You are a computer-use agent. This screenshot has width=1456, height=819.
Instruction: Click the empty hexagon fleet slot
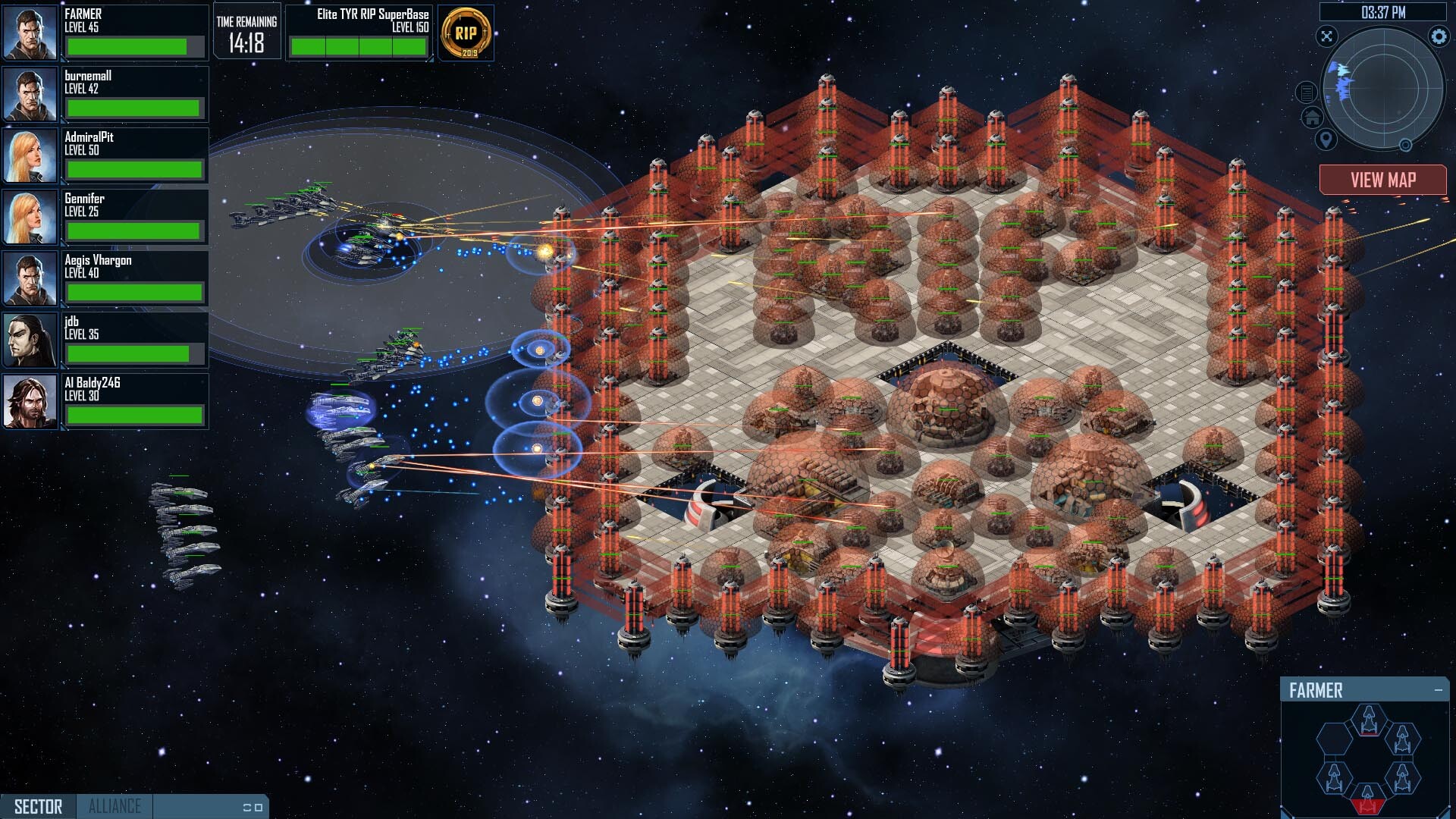coord(1334,740)
